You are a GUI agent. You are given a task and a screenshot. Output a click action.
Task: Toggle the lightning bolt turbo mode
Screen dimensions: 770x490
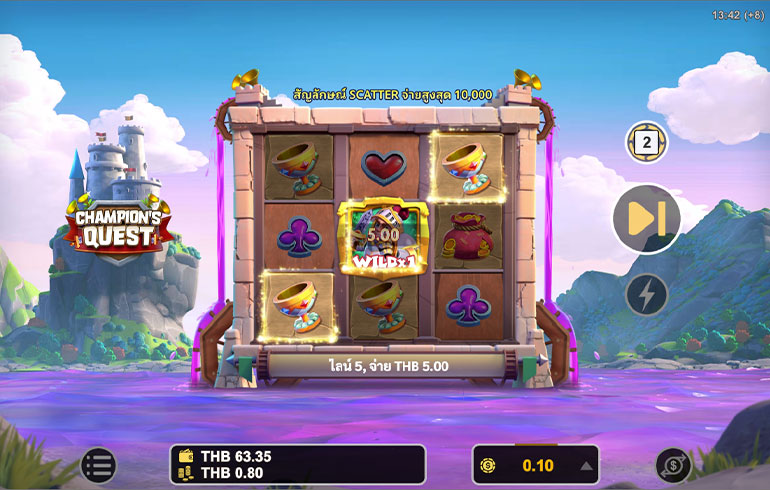coord(646,295)
